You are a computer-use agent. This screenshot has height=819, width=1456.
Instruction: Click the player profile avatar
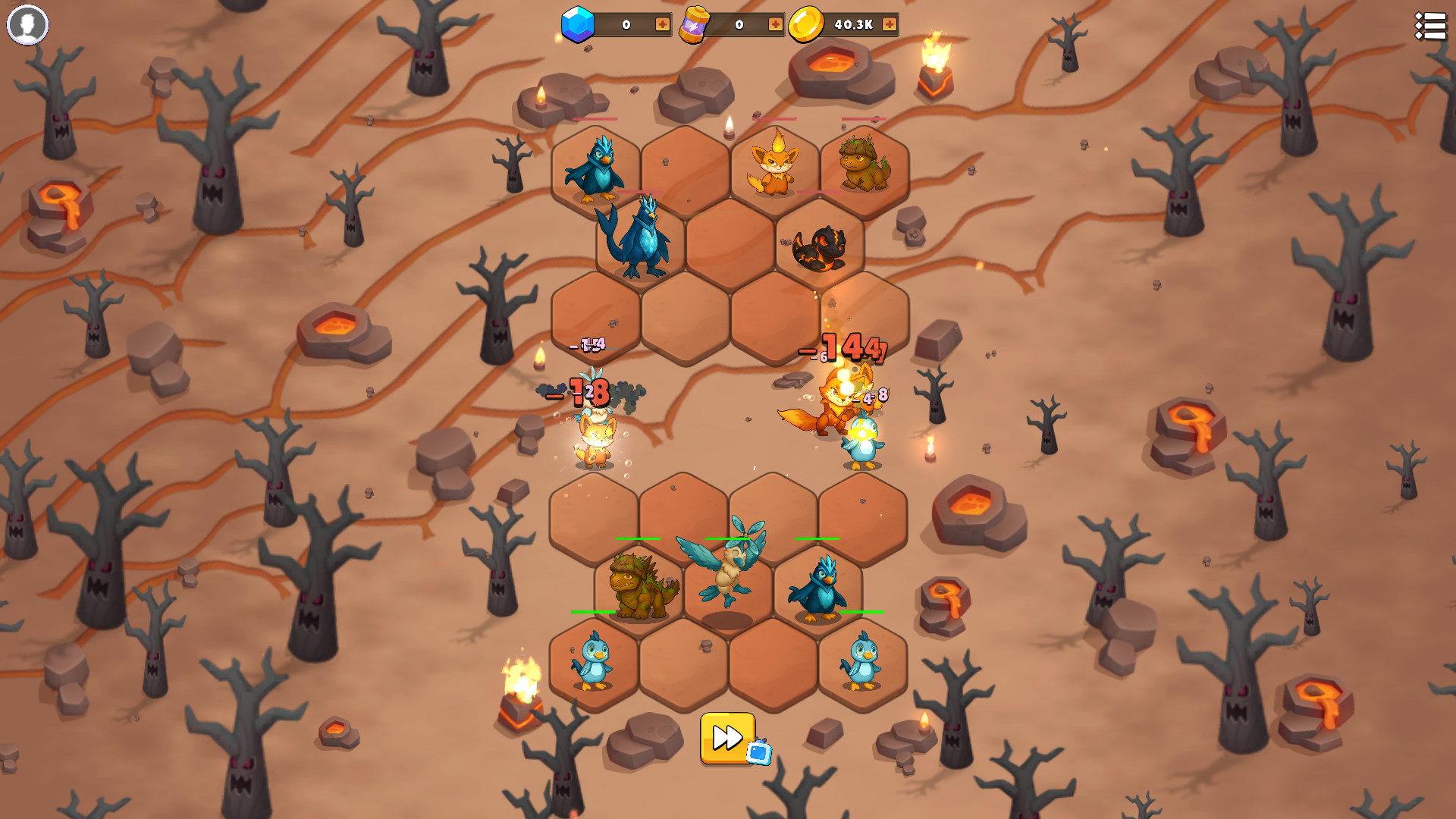28,25
